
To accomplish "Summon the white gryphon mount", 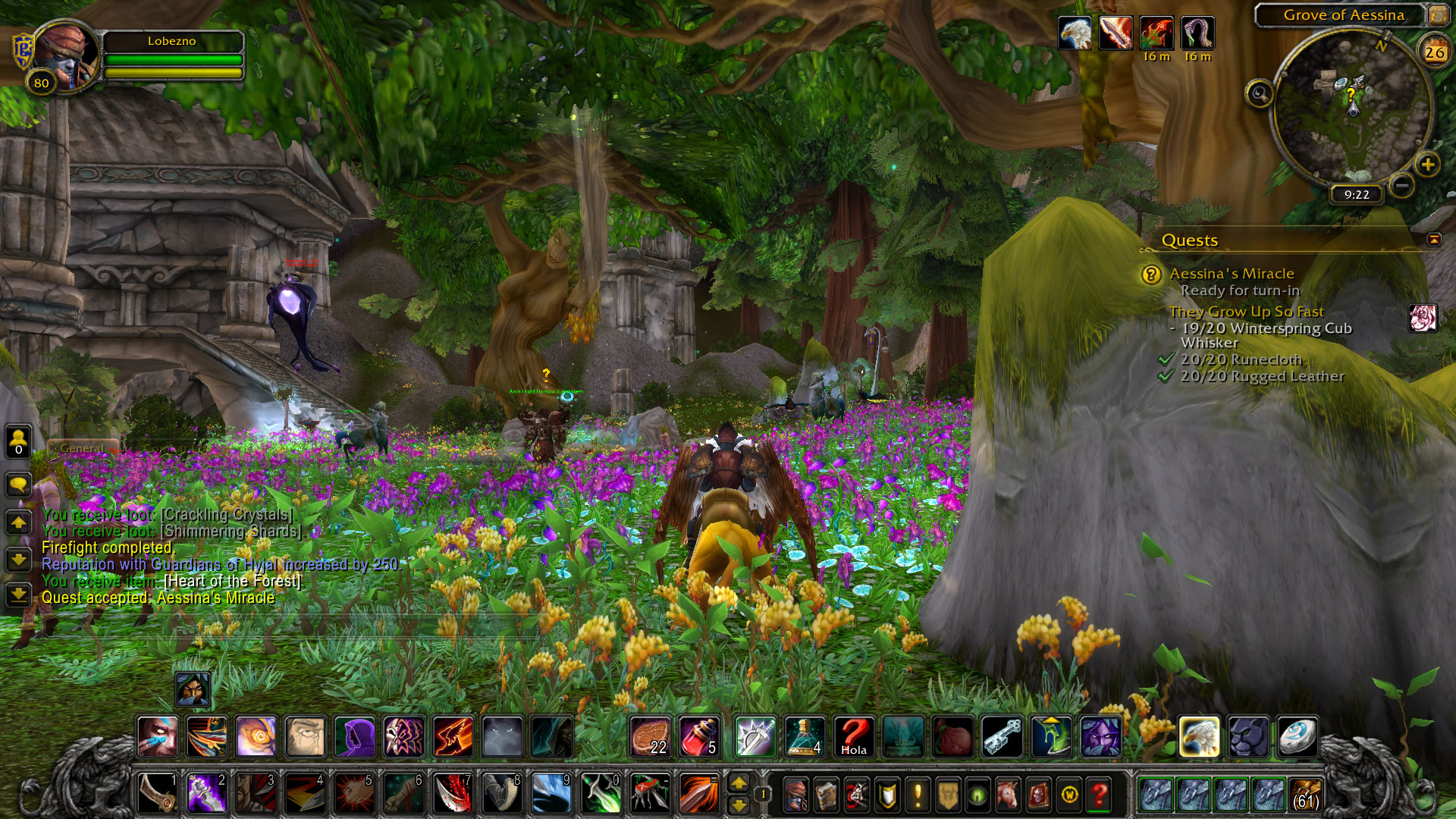I will pyautogui.click(x=1199, y=736).
